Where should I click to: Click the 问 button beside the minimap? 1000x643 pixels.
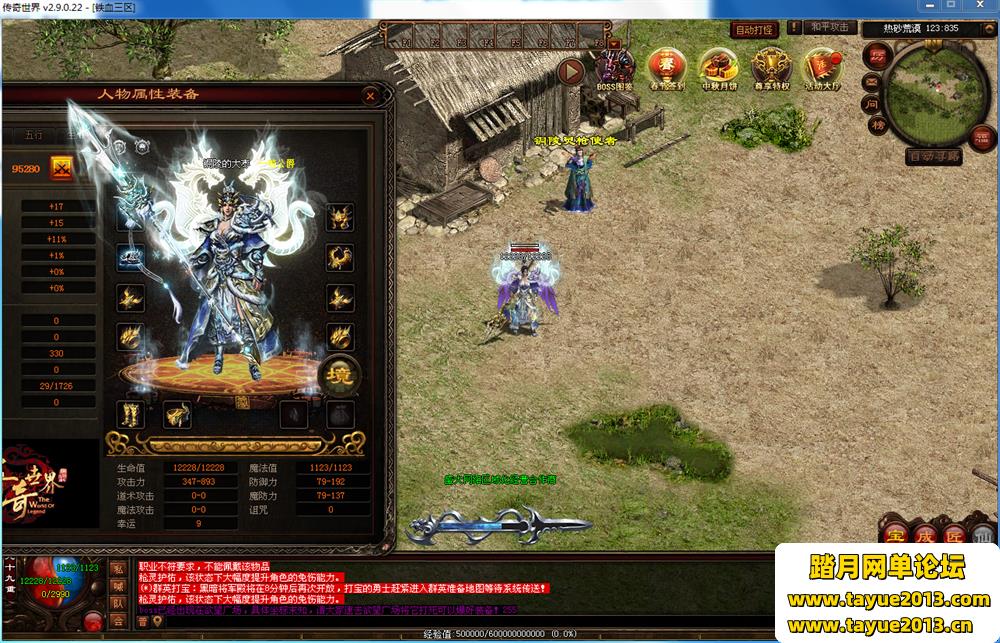point(872,103)
